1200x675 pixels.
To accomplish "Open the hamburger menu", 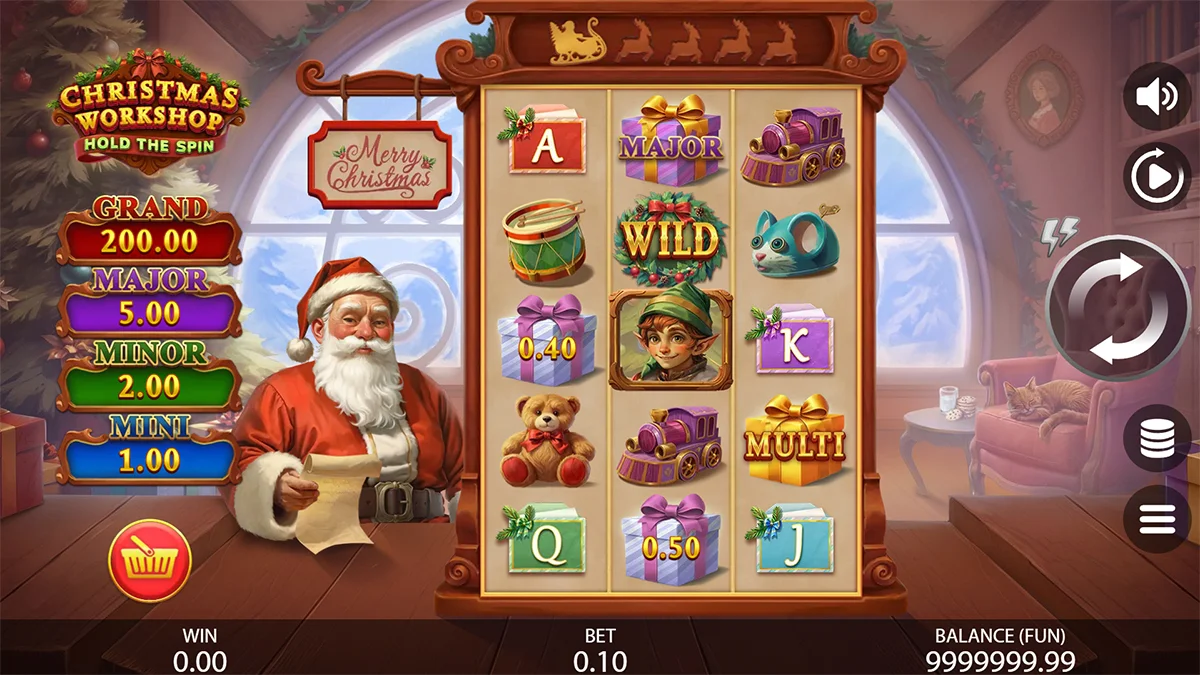I will (x=1157, y=518).
